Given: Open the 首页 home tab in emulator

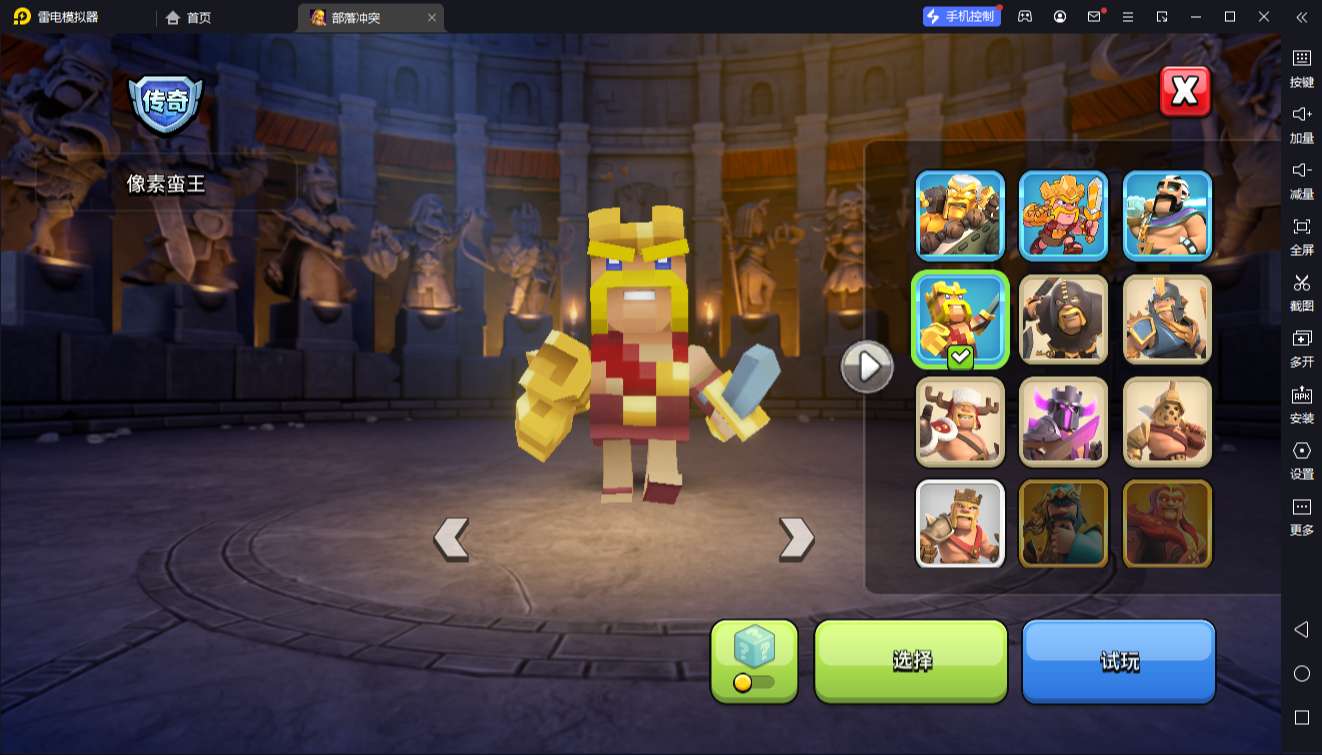Looking at the screenshot, I should [189, 17].
